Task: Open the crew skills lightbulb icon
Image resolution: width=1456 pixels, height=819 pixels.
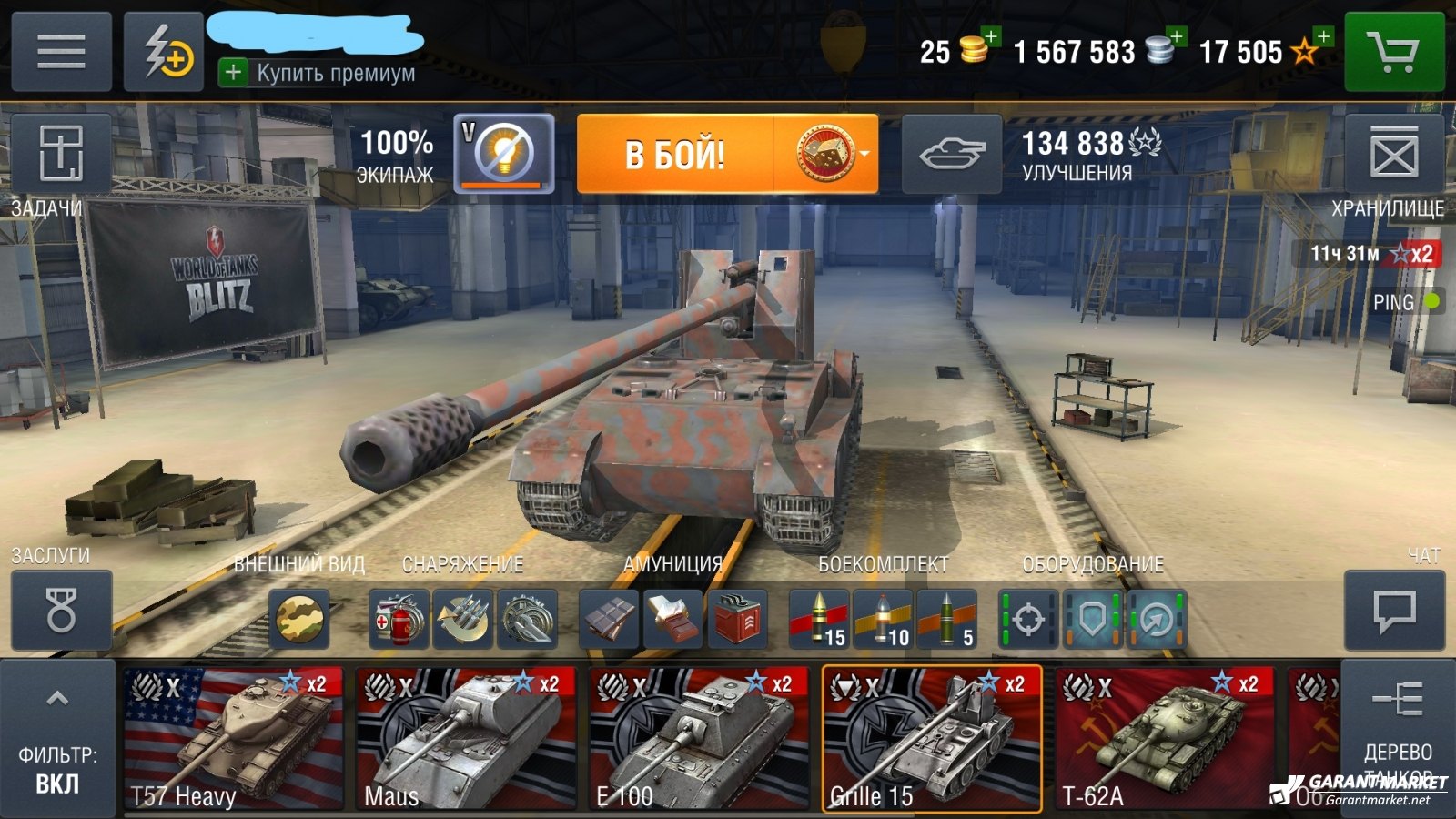Action: (503, 153)
